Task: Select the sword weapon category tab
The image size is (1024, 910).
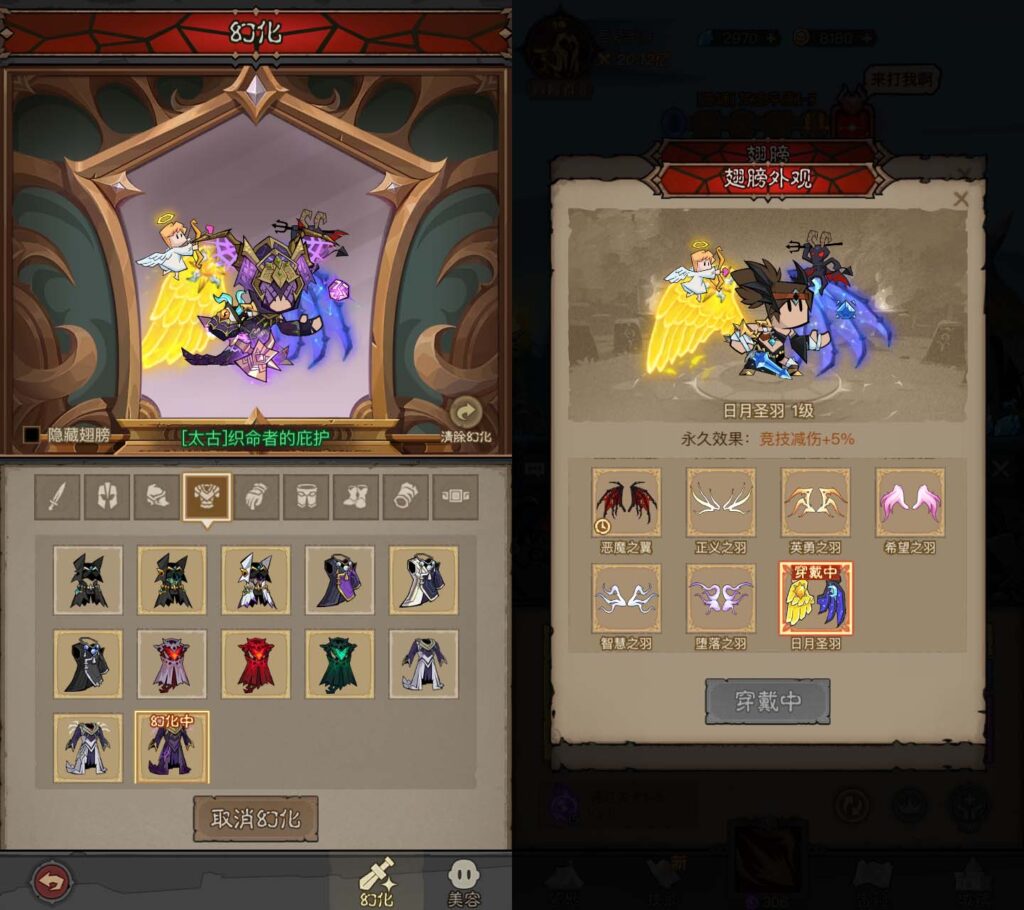Action: (x=57, y=497)
